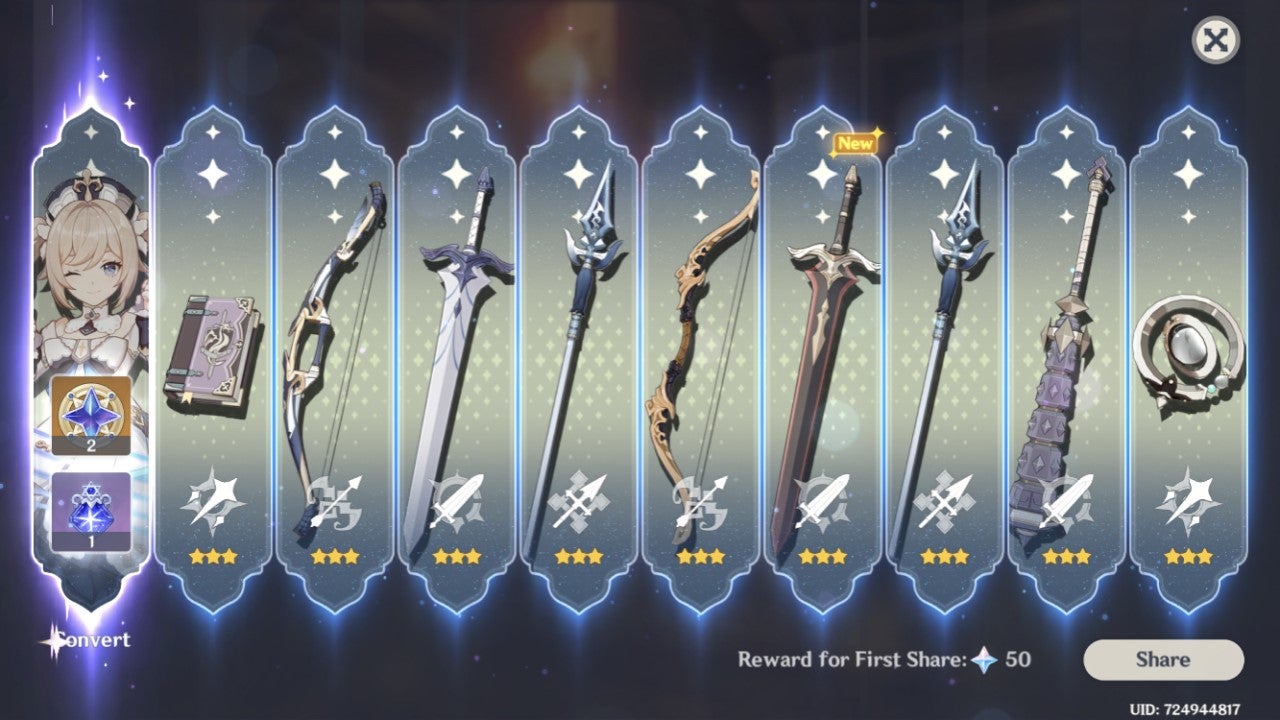Click the New badge on the red claymore card
Screen dimensions: 1280x720
tap(857, 143)
